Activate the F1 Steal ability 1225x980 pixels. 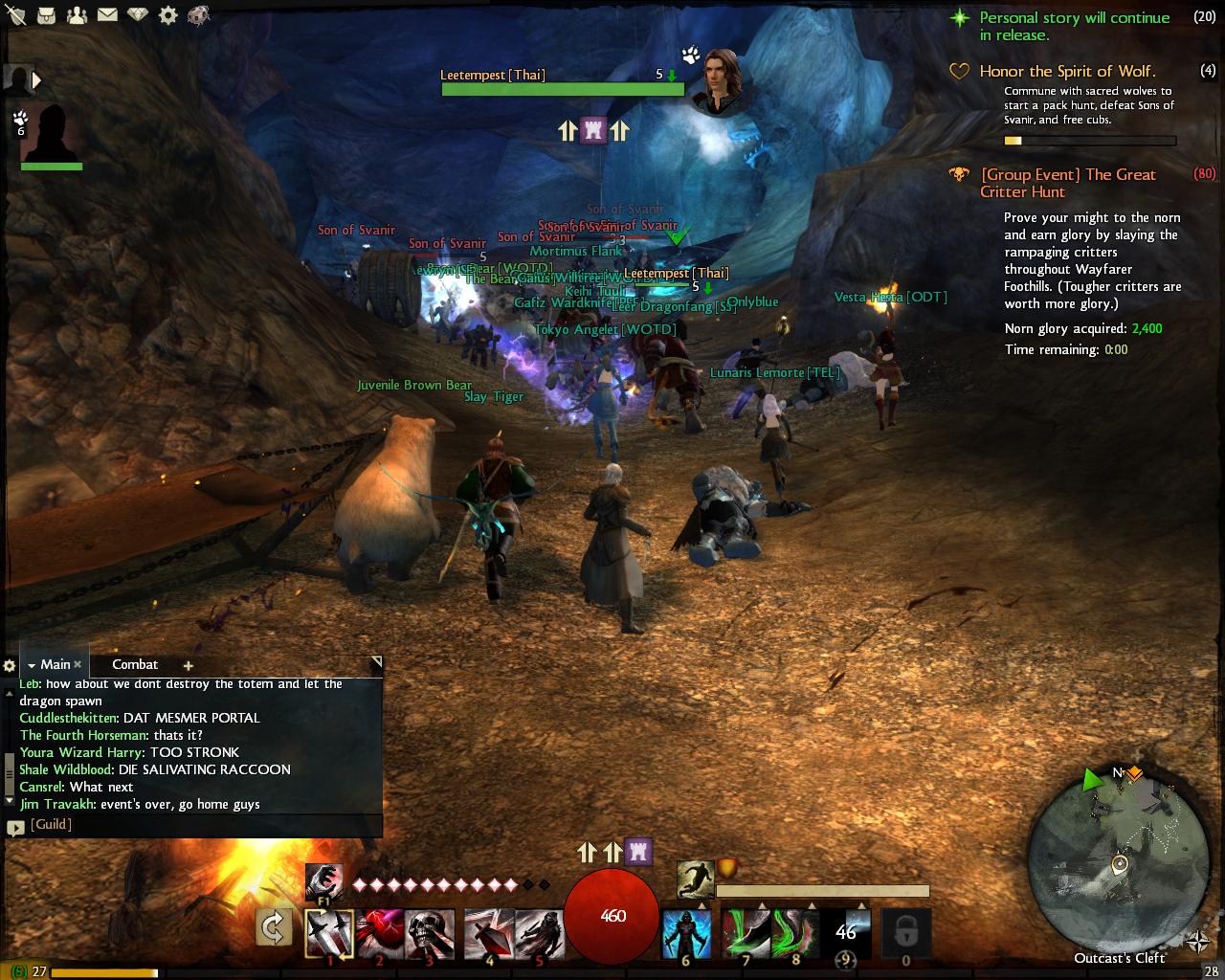[324, 882]
